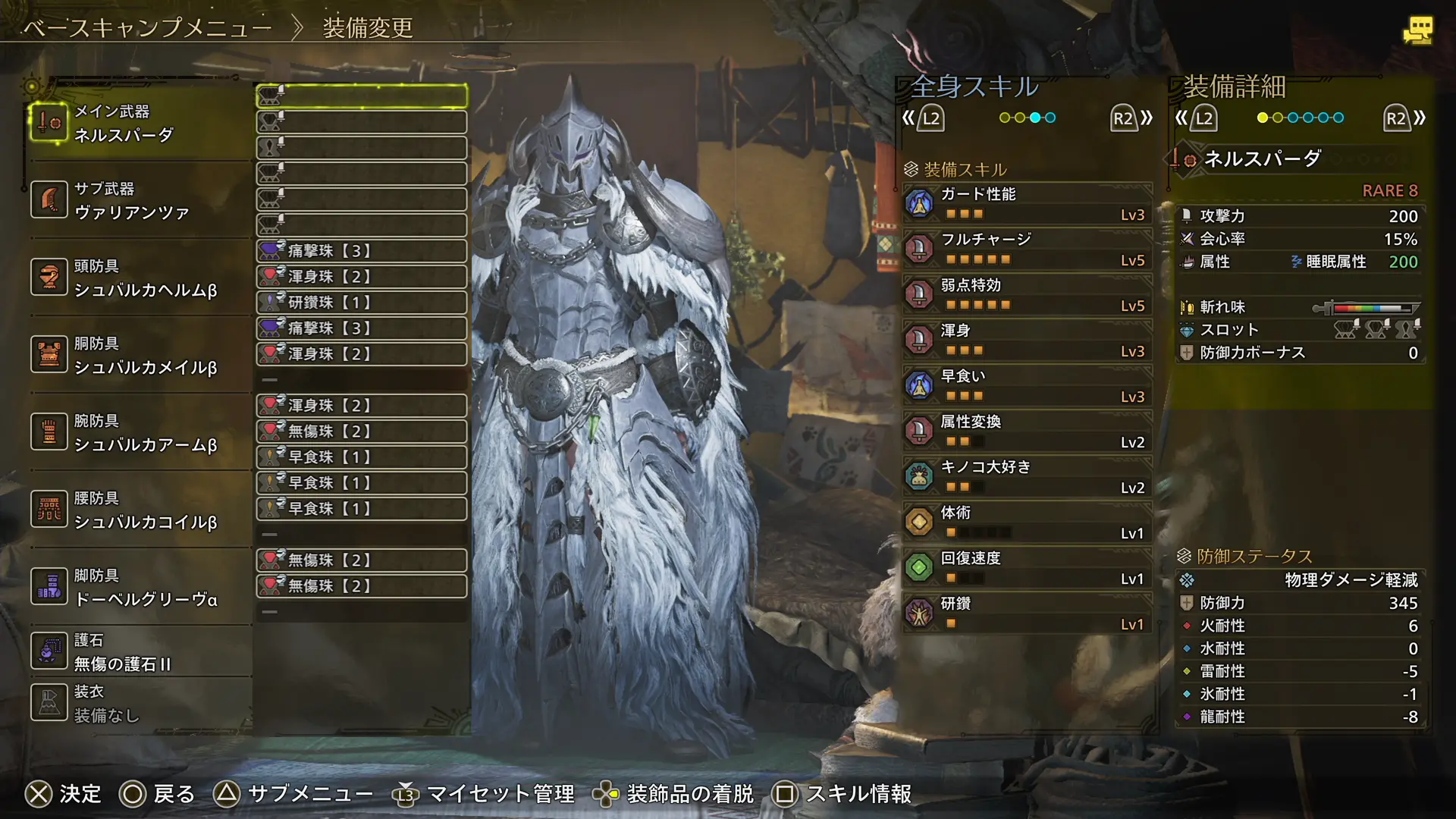Open the yellow chat icon in corner
This screenshot has width=1456, height=819.
click(x=1417, y=30)
